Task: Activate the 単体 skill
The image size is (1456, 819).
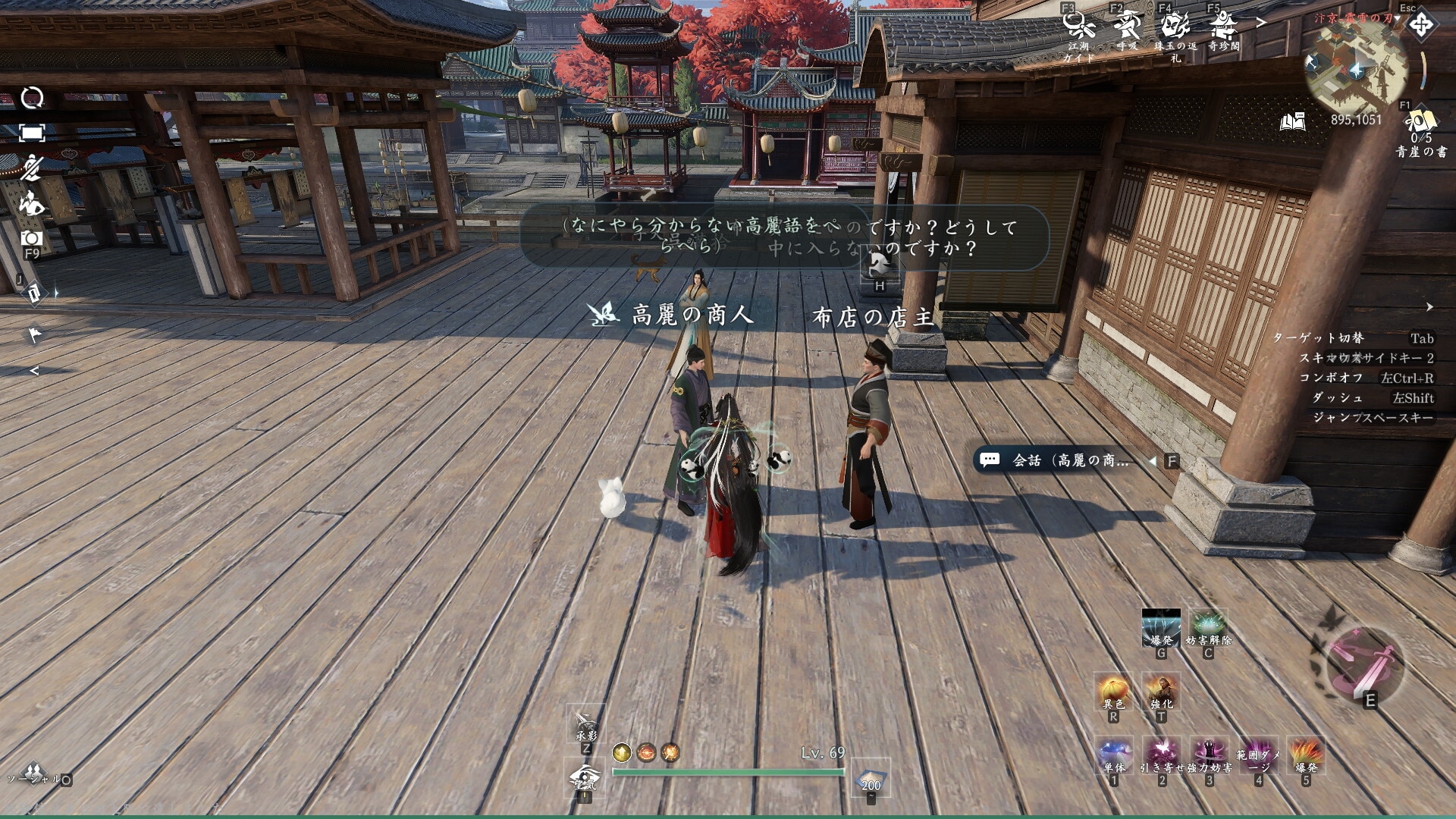Action: tap(1114, 755)
